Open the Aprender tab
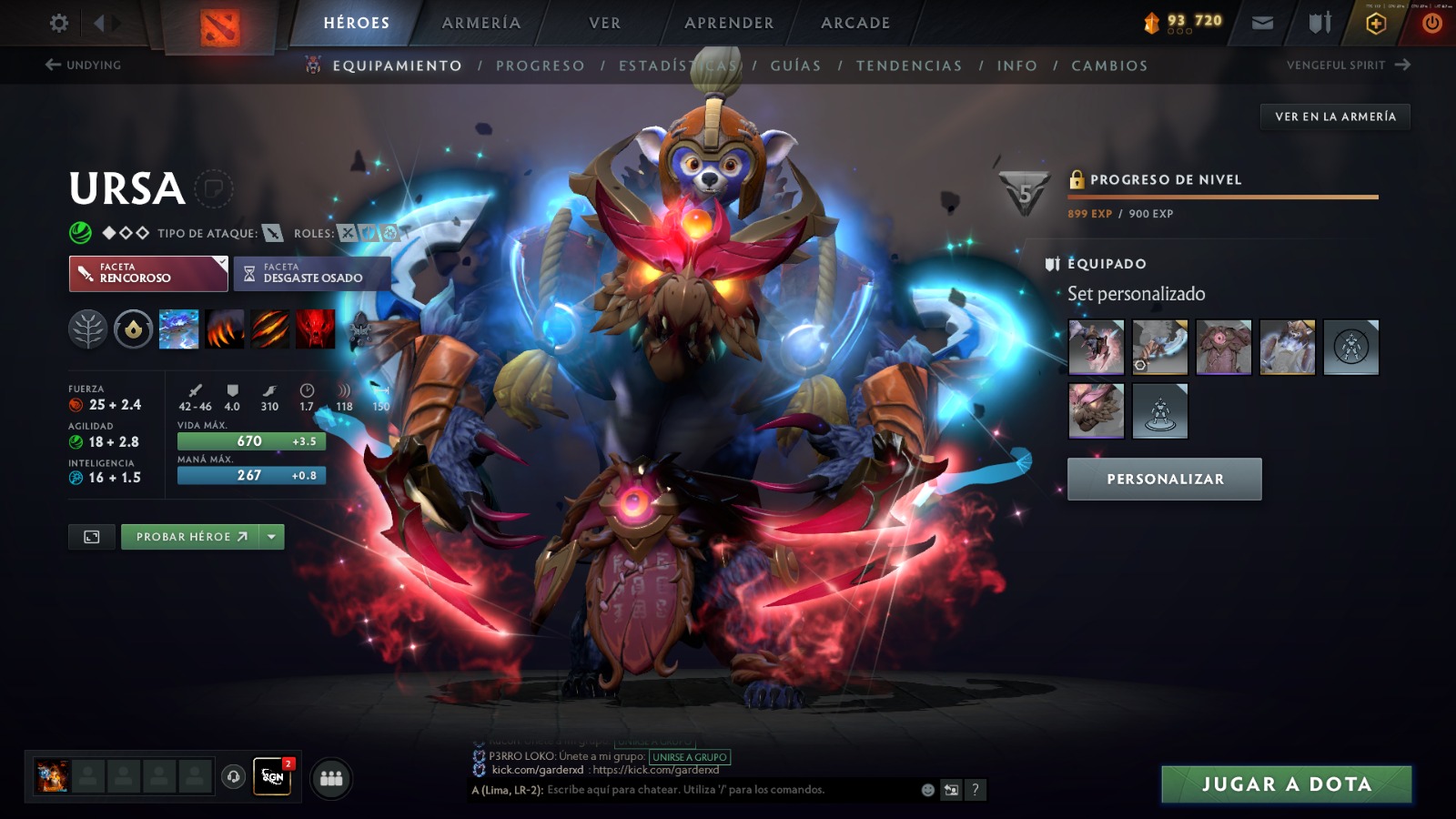 coord(729,23)
